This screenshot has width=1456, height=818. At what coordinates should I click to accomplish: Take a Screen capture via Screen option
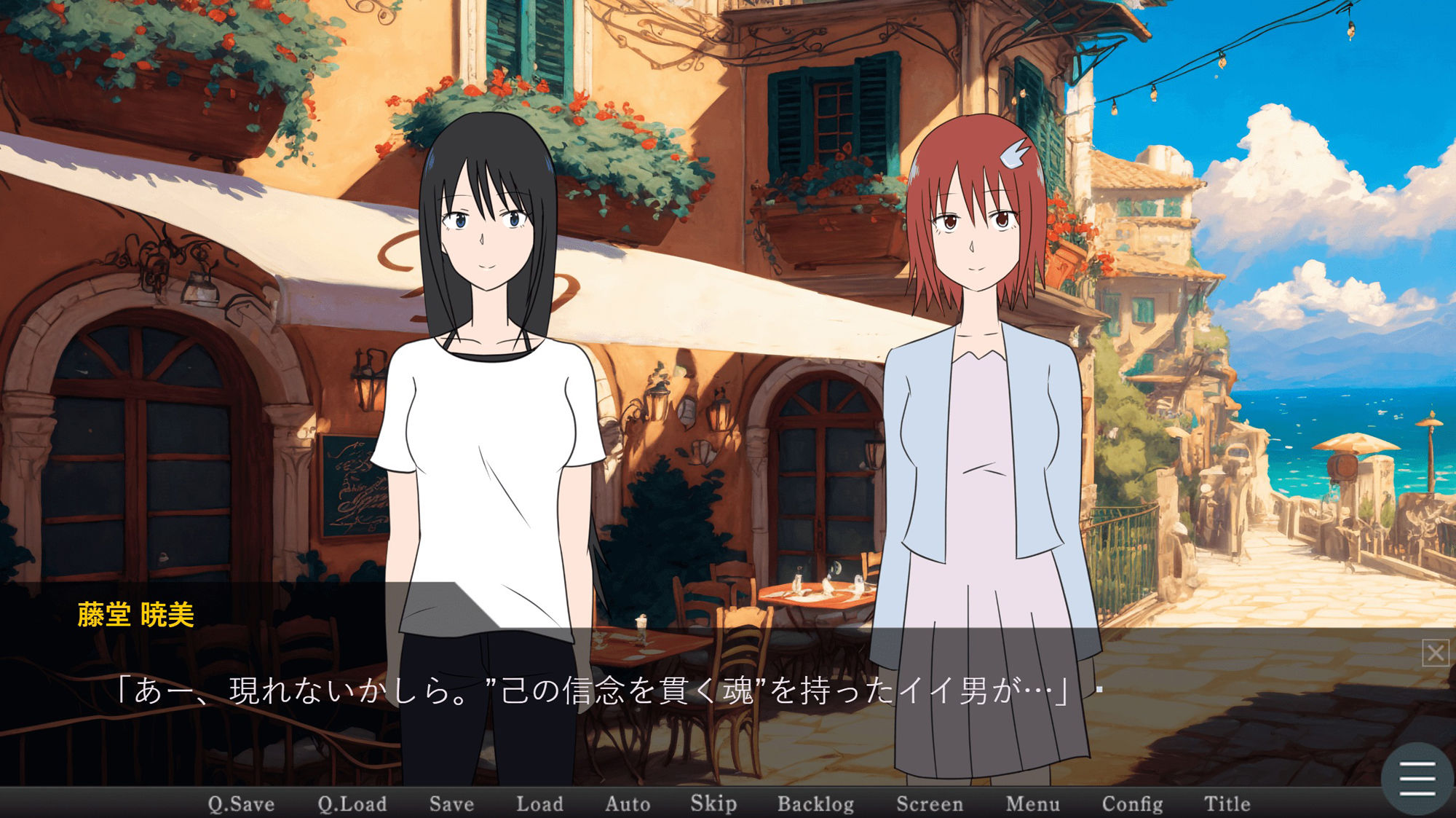930,804
